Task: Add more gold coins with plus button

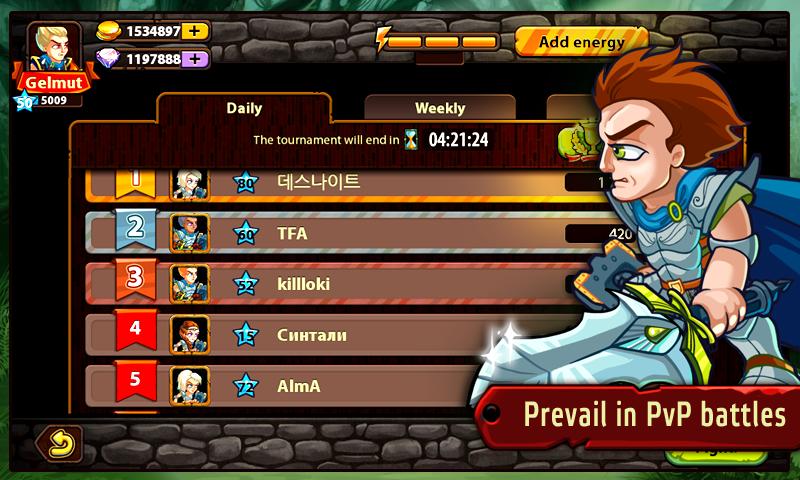Action: (196, 31)
